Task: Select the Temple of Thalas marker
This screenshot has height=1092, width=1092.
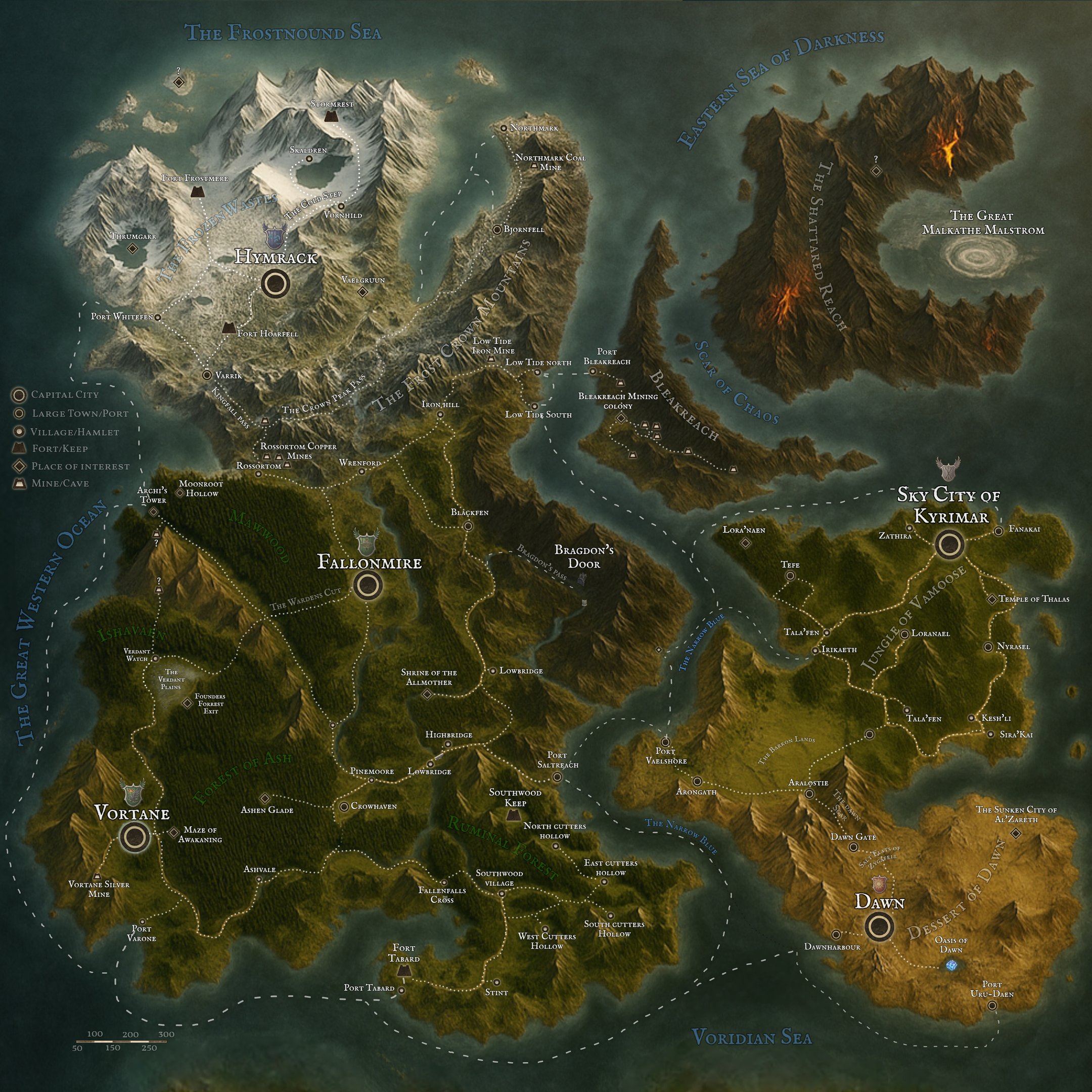Action: pyautogui.click(x=991, y=599)
